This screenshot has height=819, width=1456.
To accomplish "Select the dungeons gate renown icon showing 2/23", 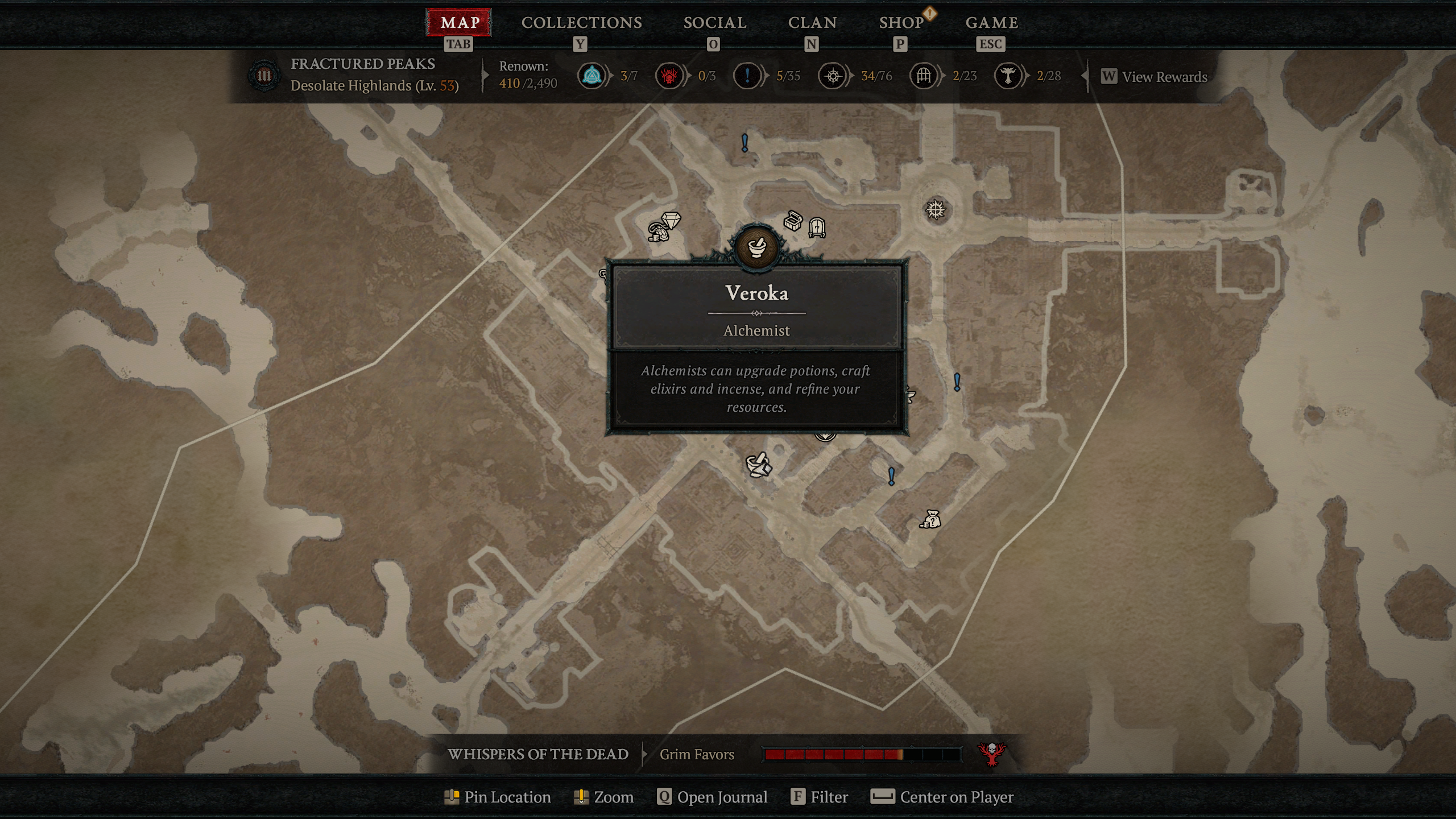I will click(x=924, y=76).
